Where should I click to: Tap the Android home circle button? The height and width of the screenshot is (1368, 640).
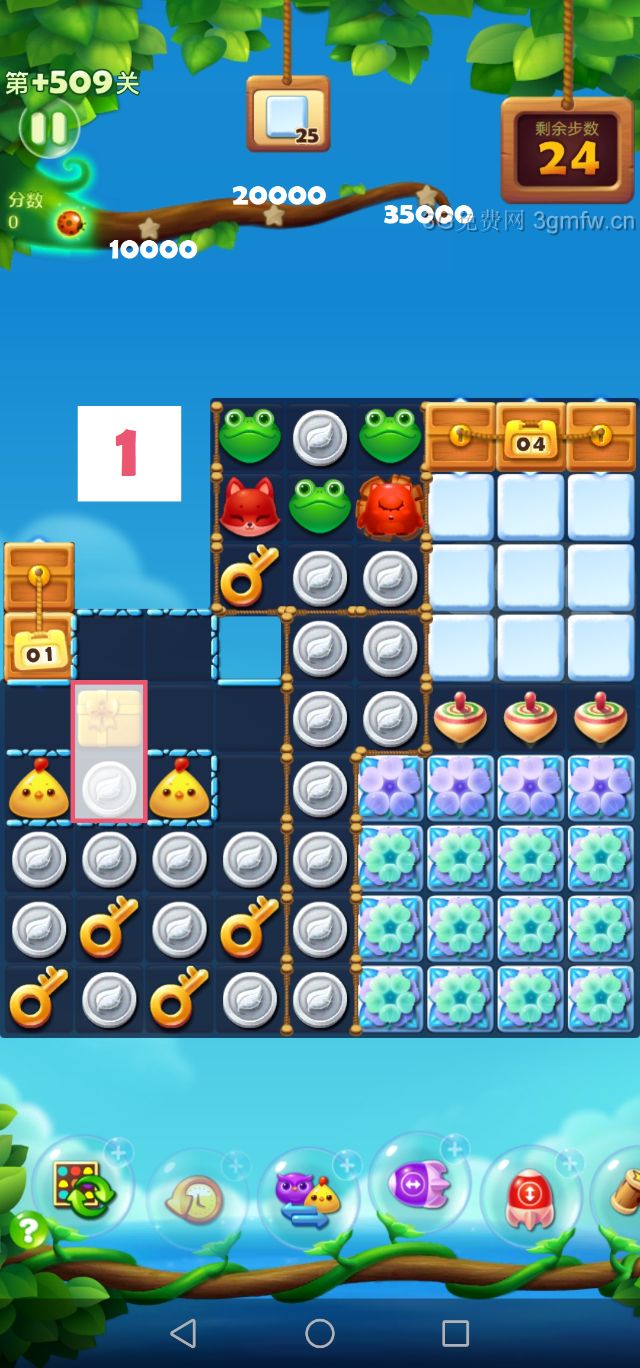(320, 1332)
